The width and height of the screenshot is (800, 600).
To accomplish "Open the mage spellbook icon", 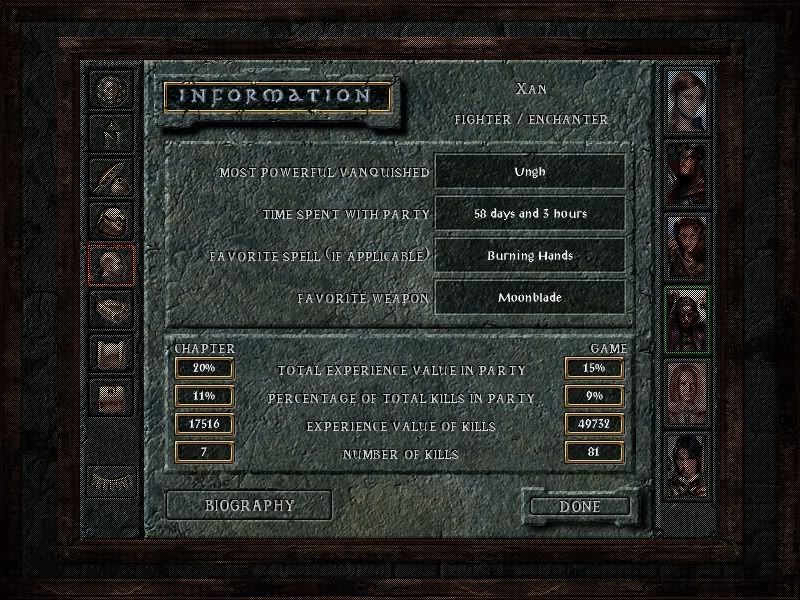I will coord(110,308).
